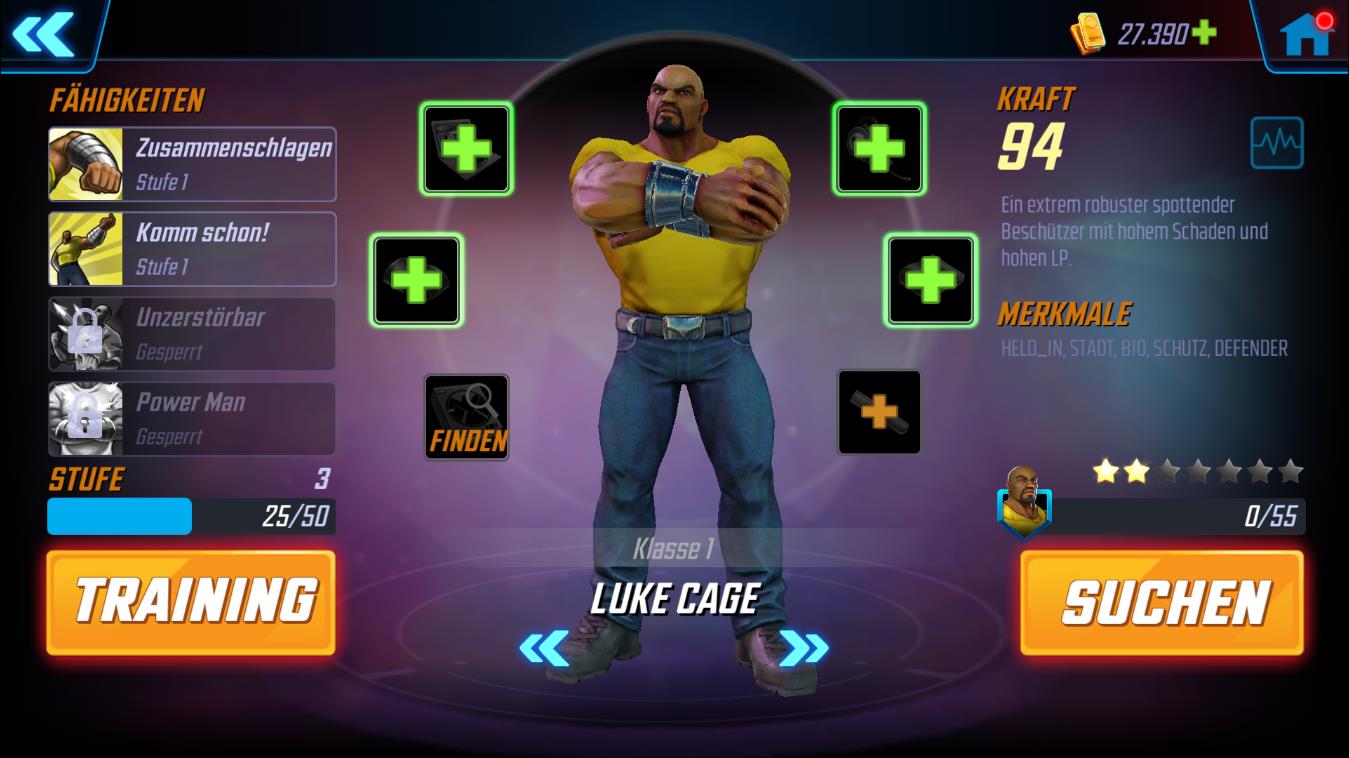Select Luke Cage's character portrait icon
This screenshot has height=758, width=1349.
[x=1024, y=508]
